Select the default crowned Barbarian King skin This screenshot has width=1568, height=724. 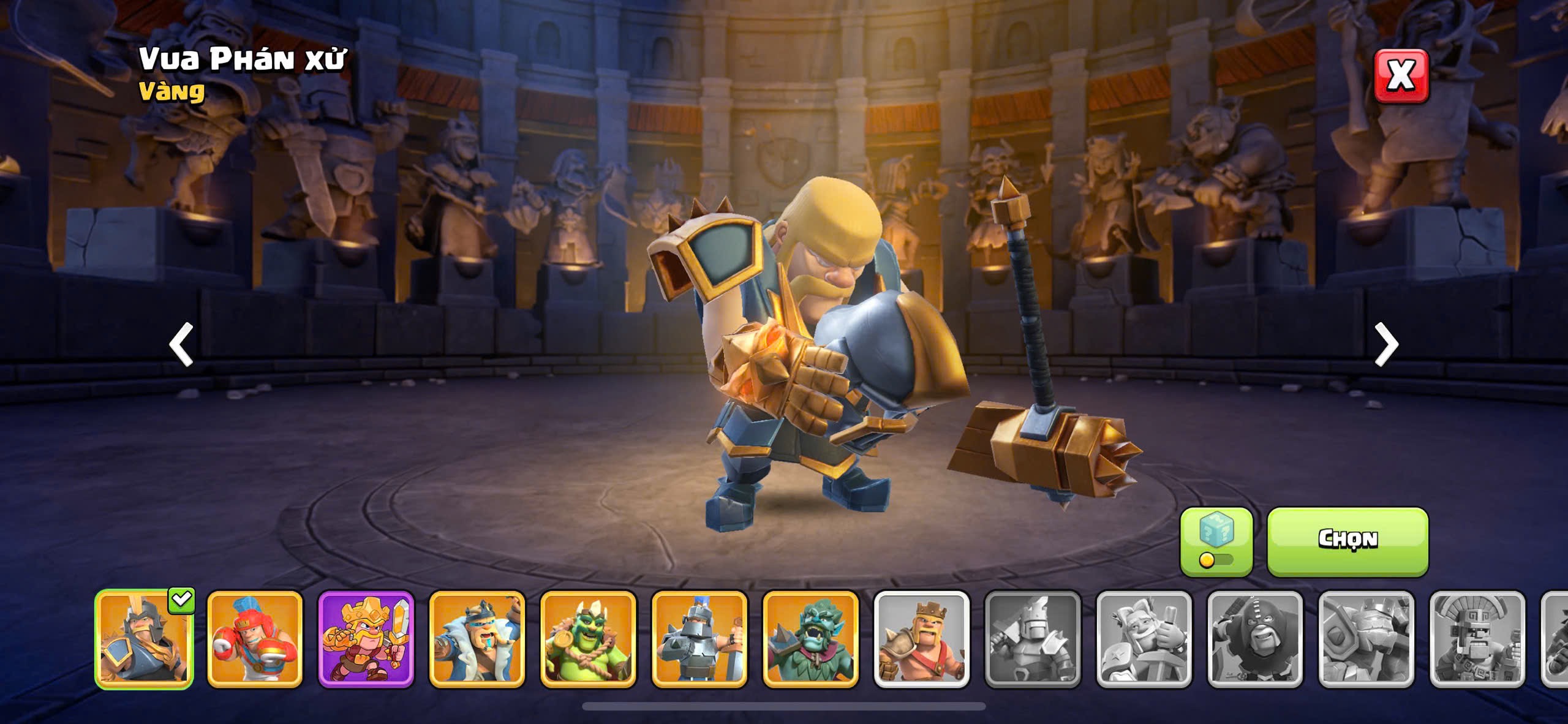[x=921, y=639]
